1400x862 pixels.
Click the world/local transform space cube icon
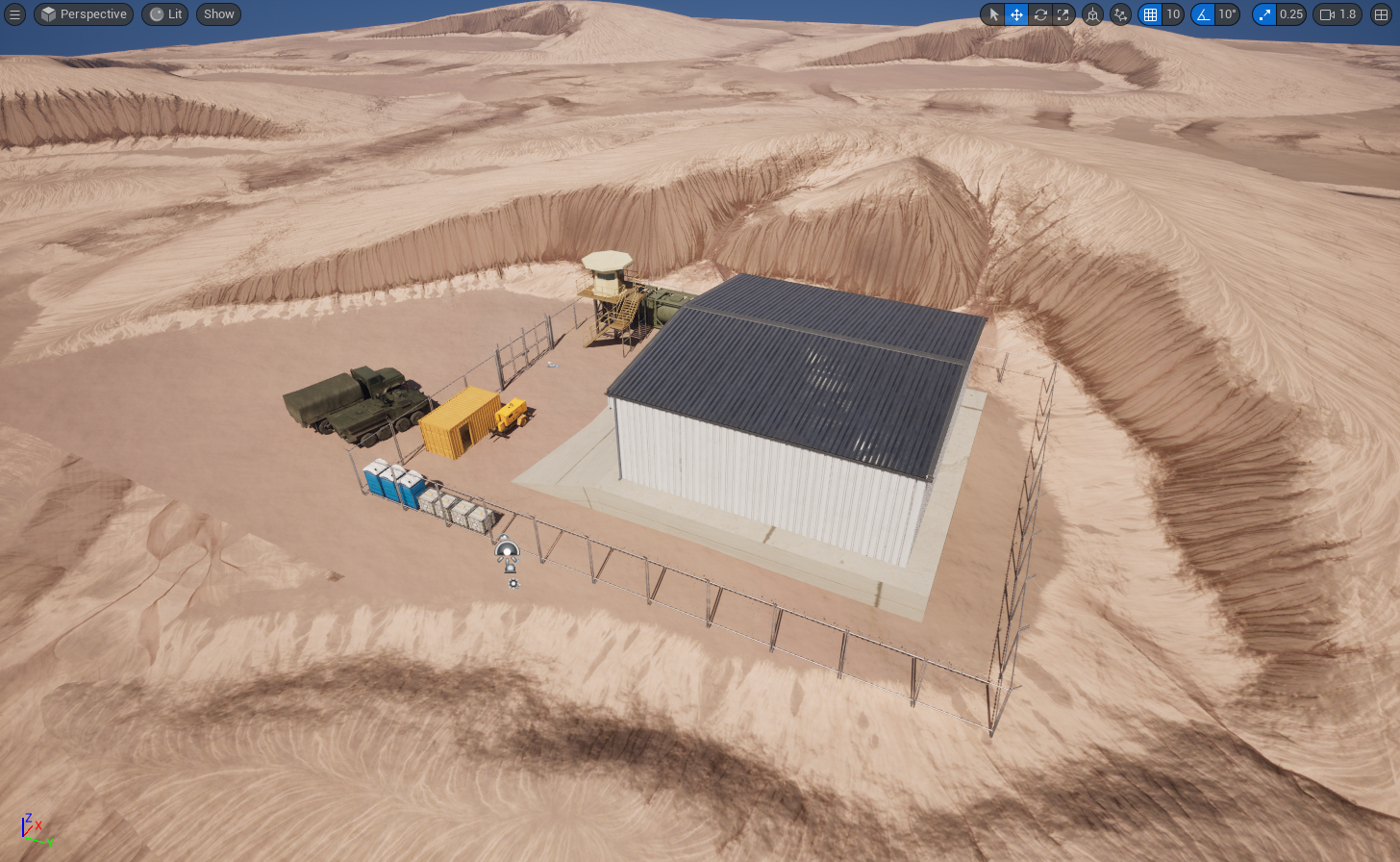pyautogui.click(x=1093, y=14)
